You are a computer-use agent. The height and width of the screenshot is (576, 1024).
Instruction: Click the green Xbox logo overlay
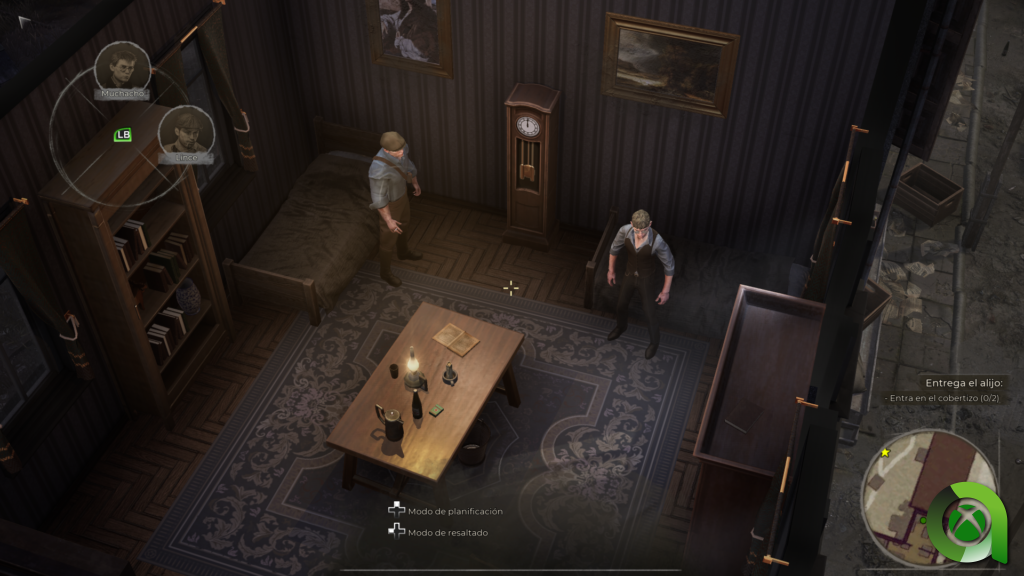tap(964, 522)
